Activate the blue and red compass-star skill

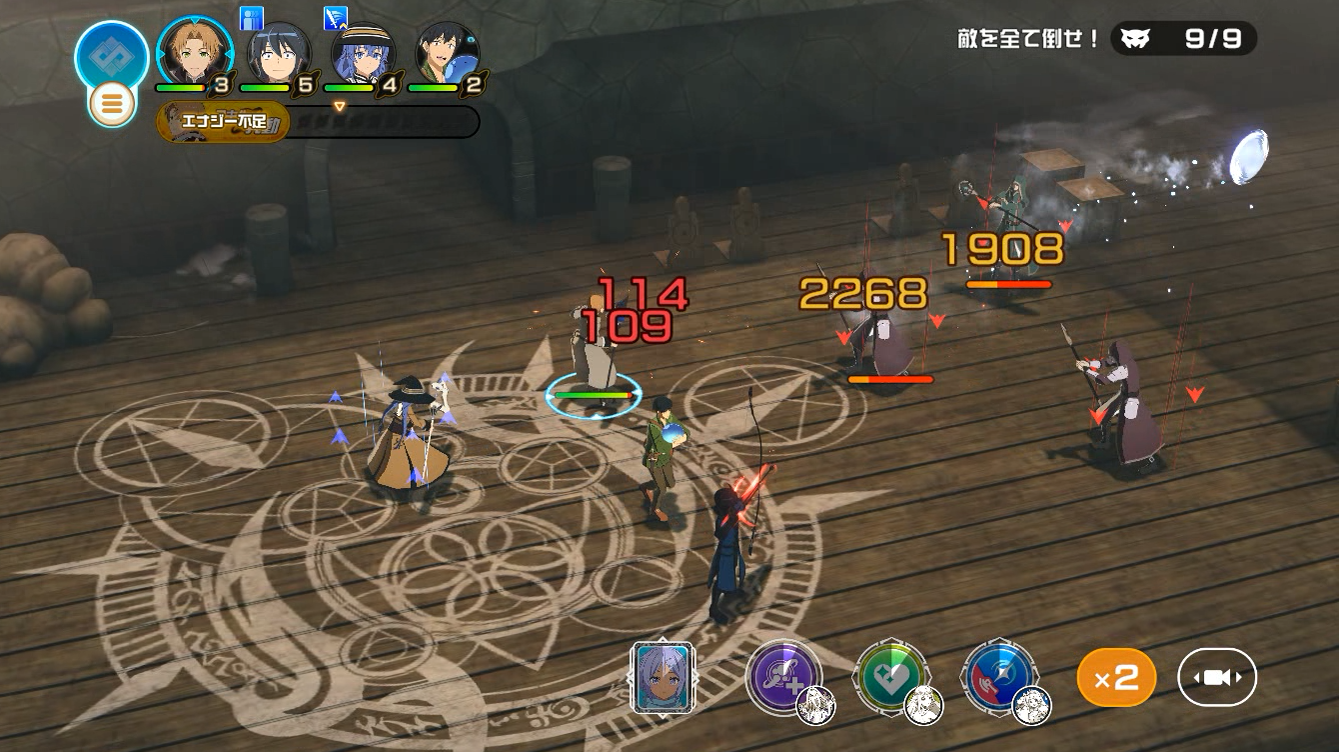[998, 677]
